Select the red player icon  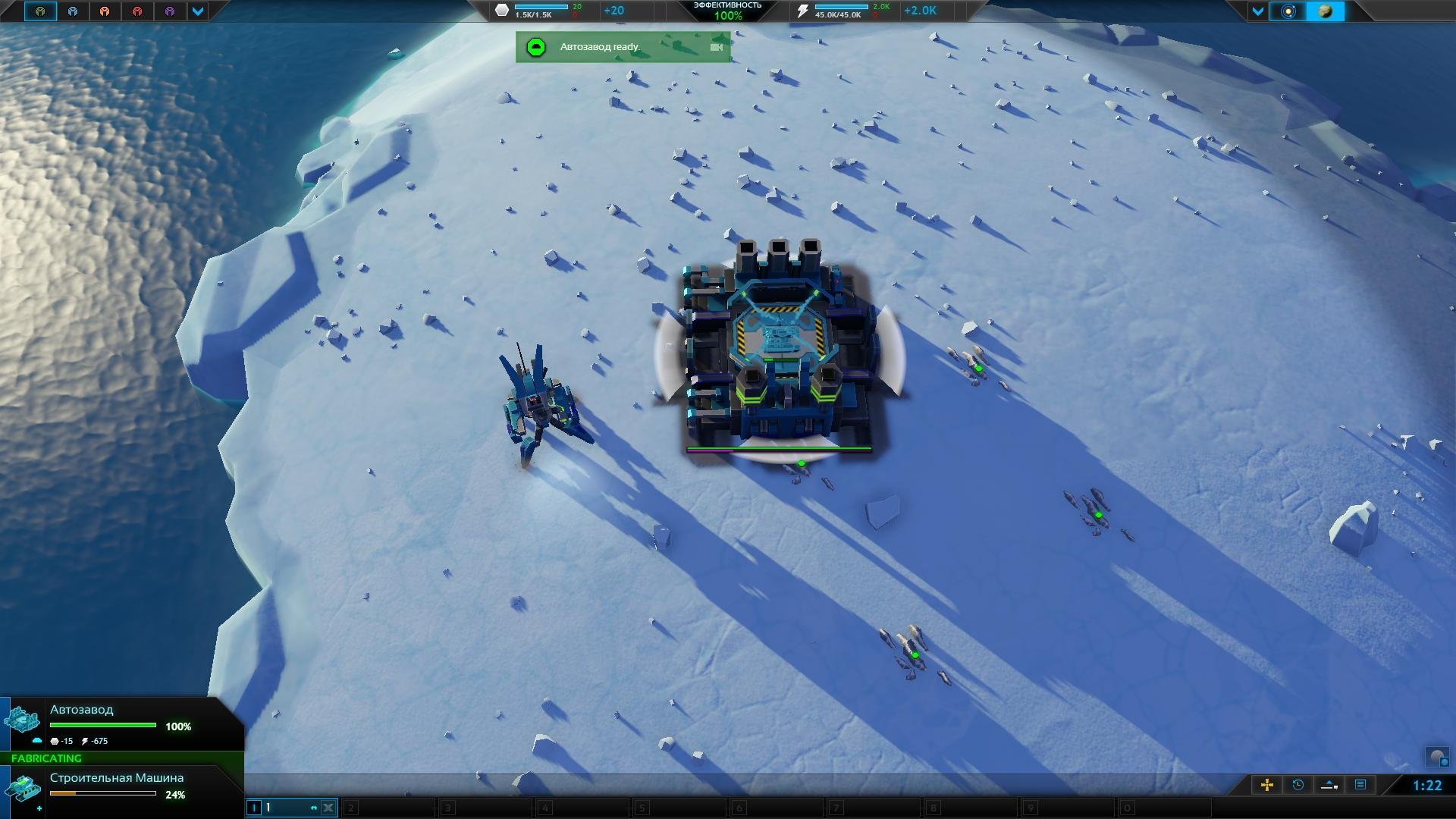click(137, 11)
